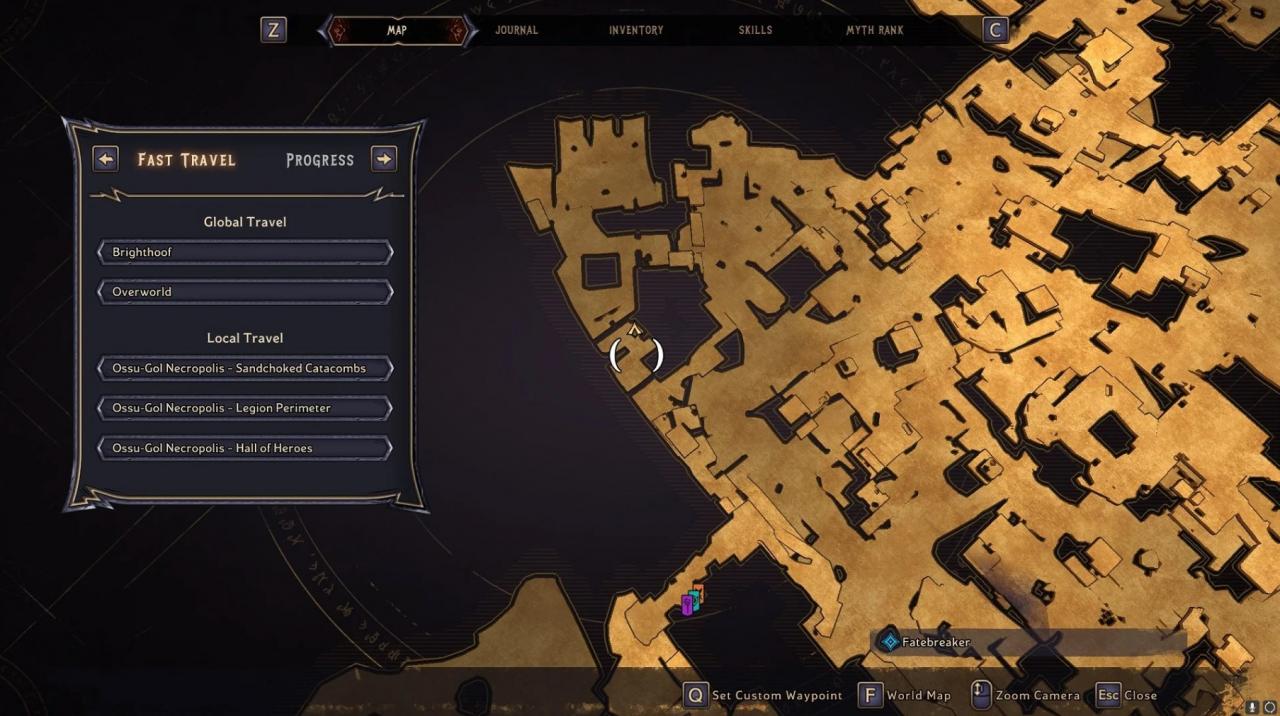Travel to Sandchoked Catacombs
The height and width of the screenshot is (716, 1280).
pos(245,368)
